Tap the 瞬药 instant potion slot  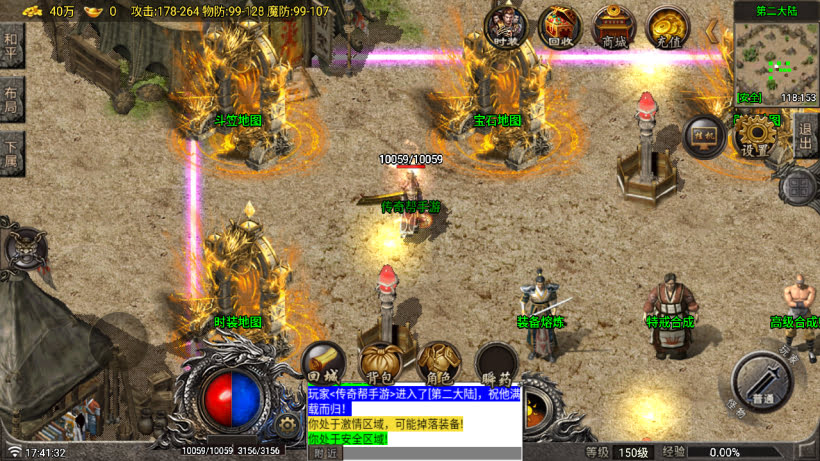pos(496,364)
